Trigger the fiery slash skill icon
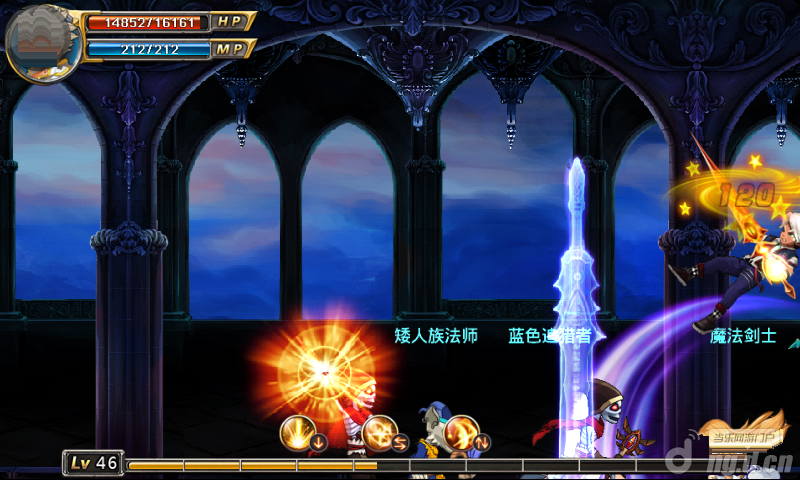This screenshot has height=480, width=800. tap(462, 433)
